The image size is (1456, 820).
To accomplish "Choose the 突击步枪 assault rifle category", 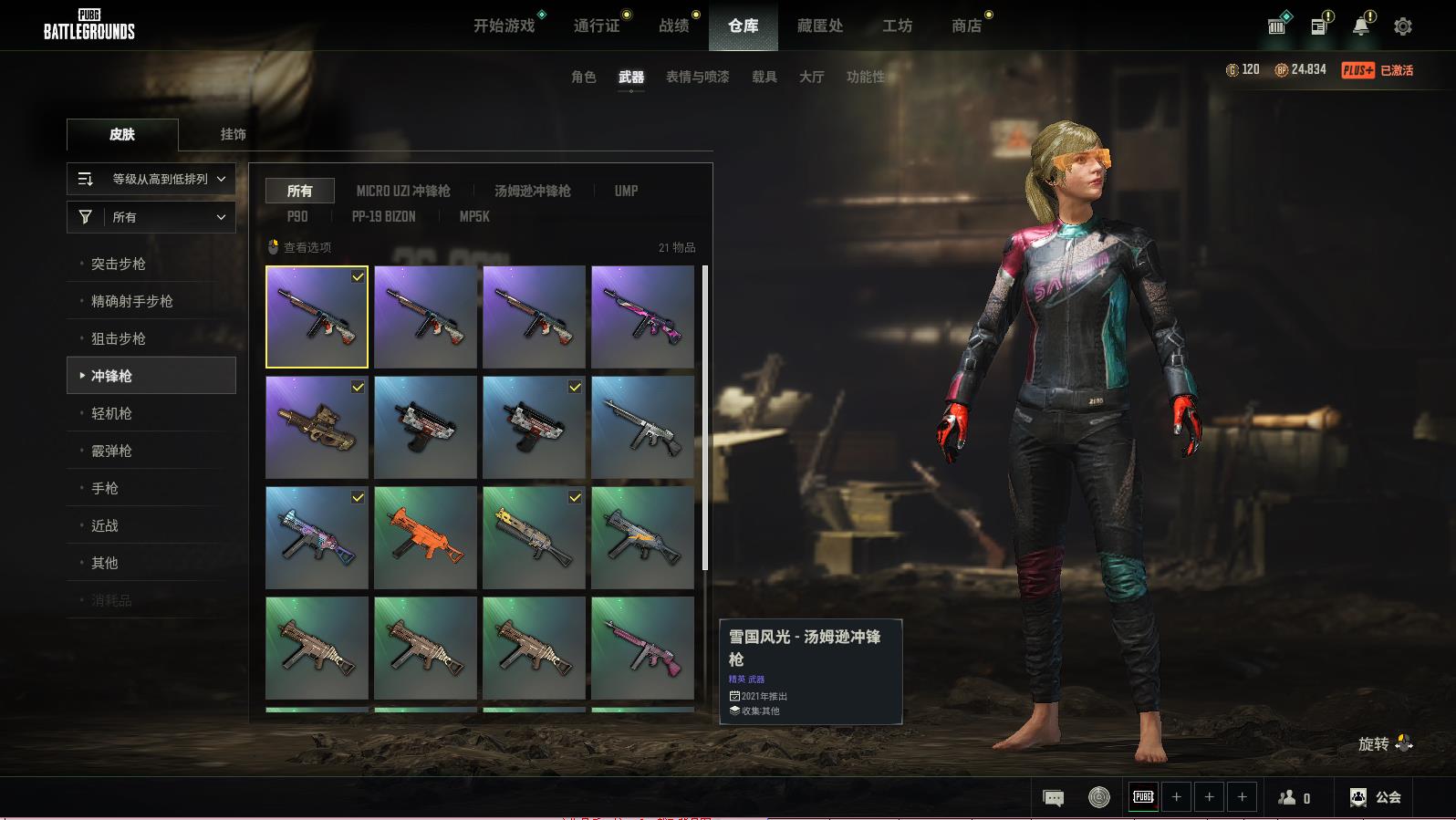I will click(x=119, y=264).
